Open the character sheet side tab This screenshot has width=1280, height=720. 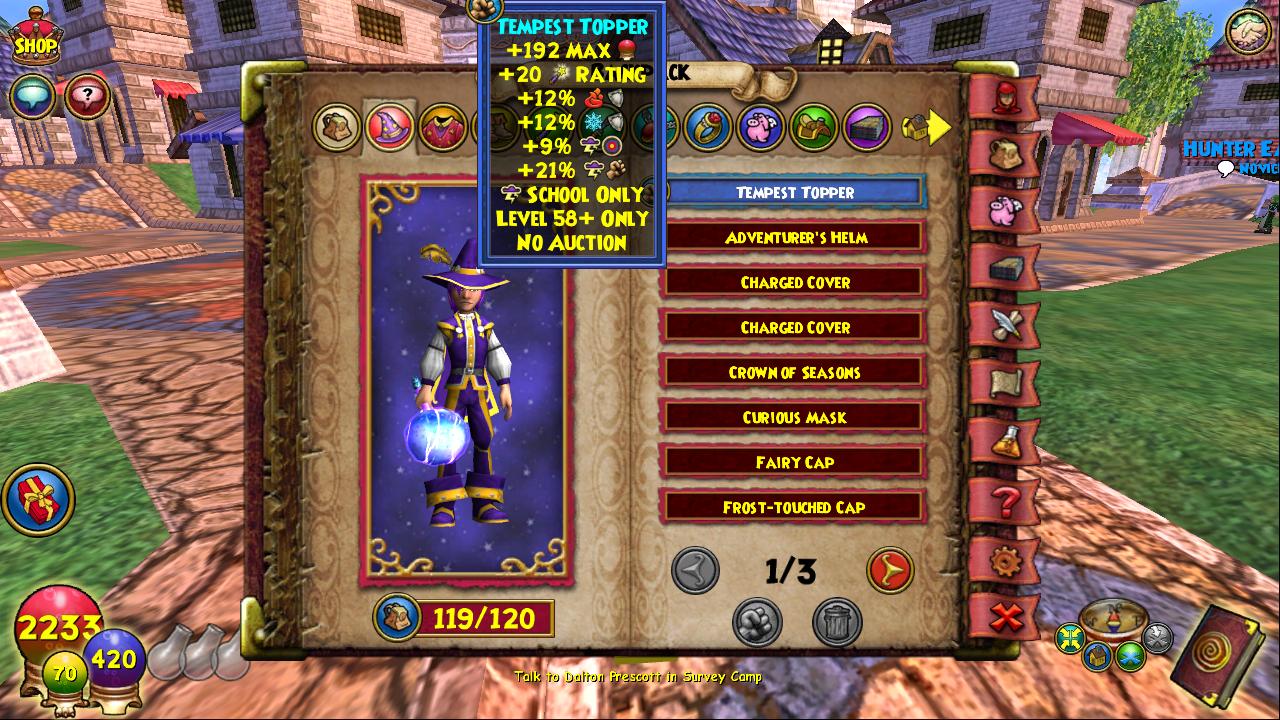[1003, 96]
